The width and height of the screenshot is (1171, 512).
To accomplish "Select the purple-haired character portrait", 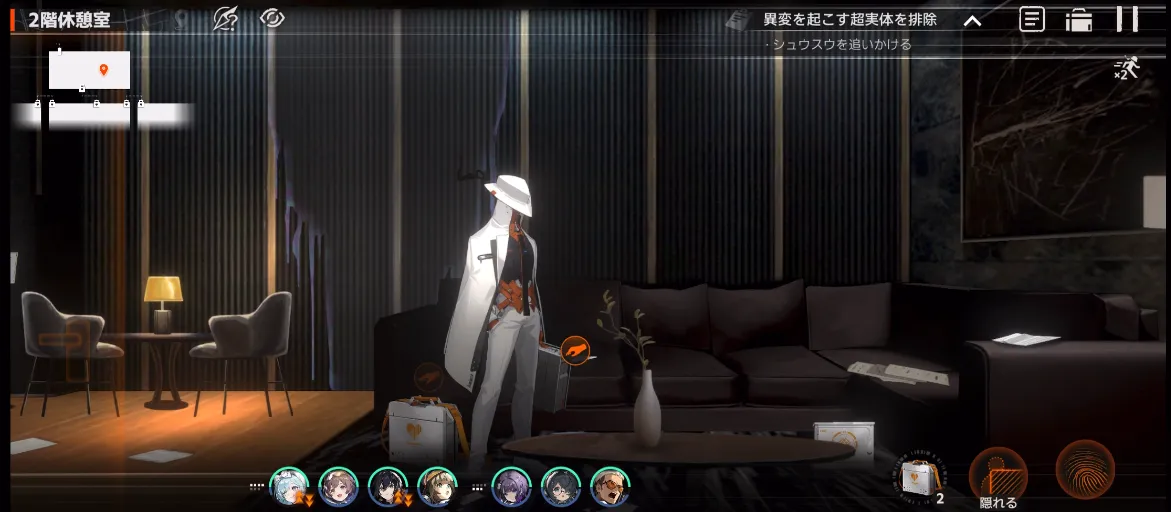I will point(511,487).
